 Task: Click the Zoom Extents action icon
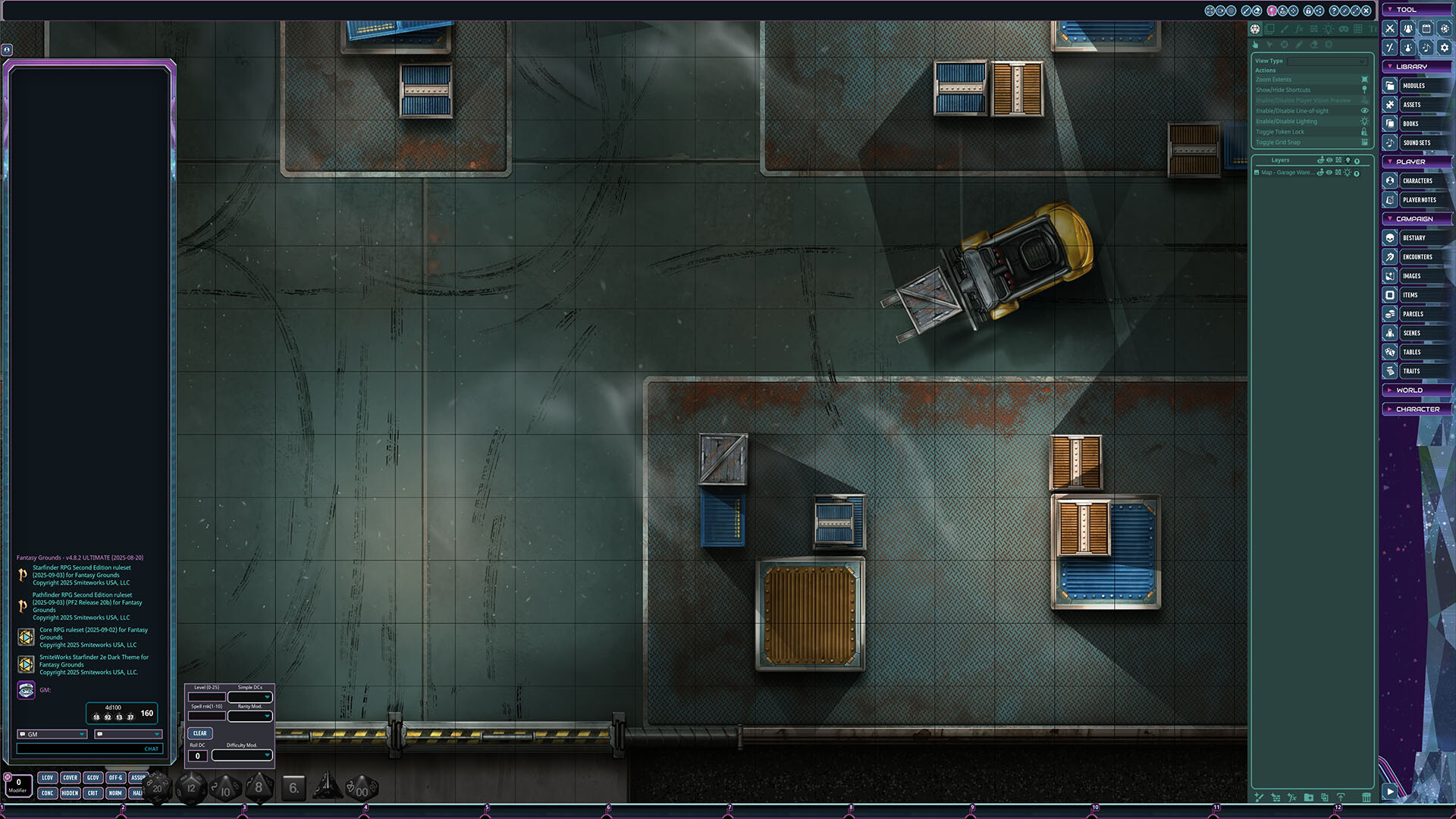[1363, 79]
